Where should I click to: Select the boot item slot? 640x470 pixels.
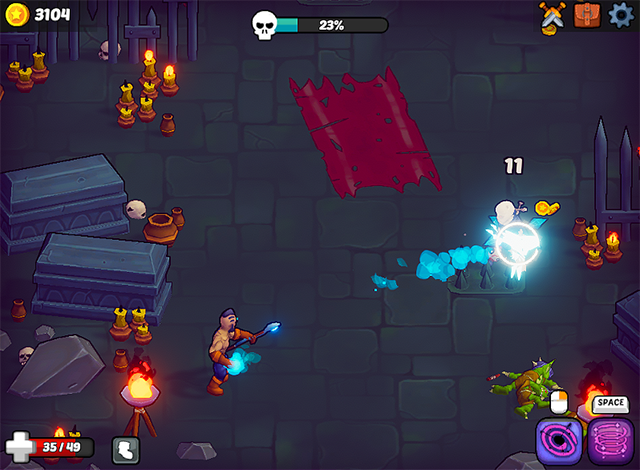click(125, 450)
